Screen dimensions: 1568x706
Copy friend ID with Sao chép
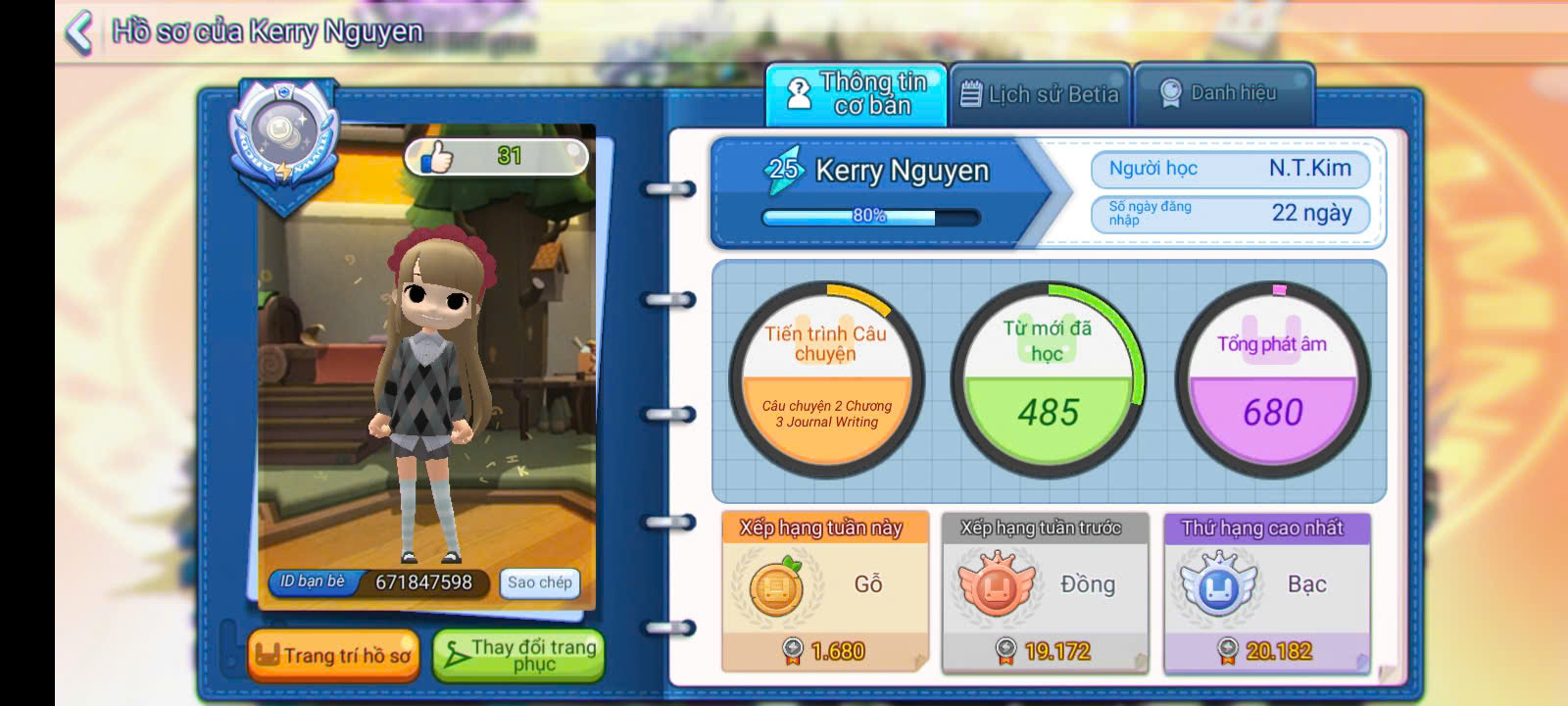coord(539,582)
